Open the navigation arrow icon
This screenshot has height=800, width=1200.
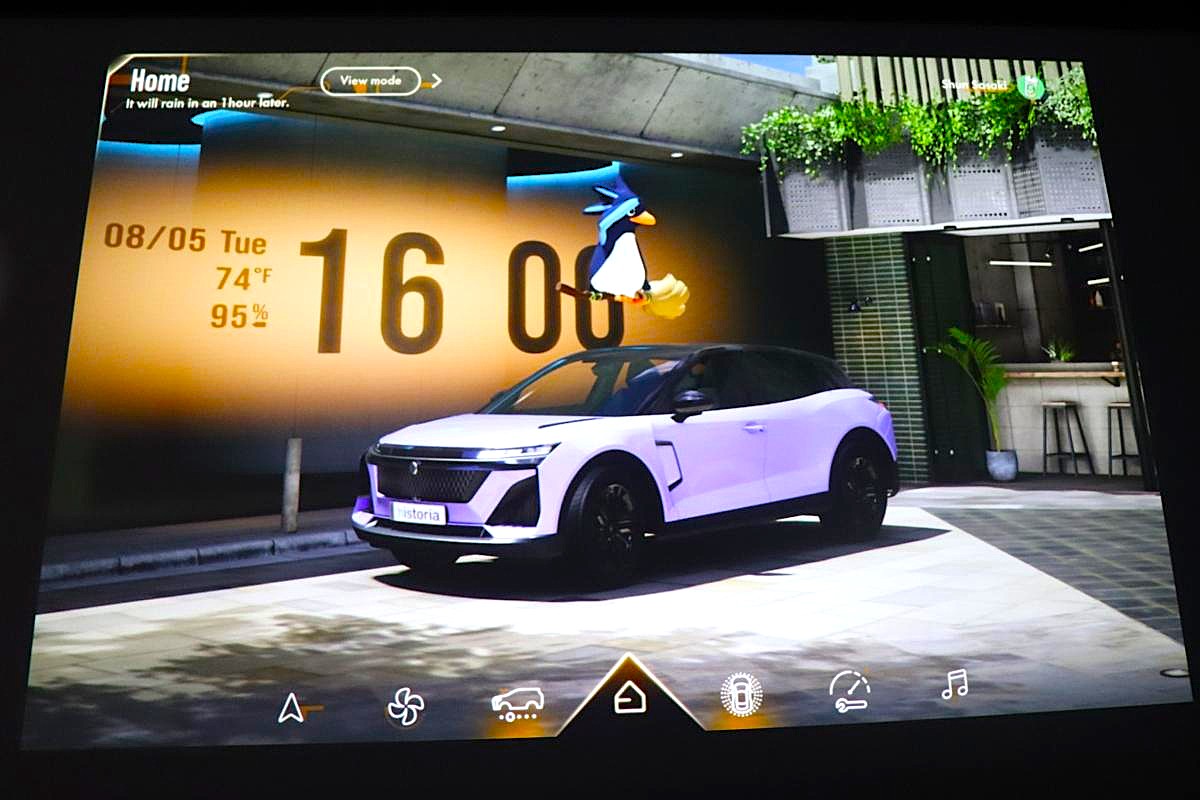coord(291,708)
